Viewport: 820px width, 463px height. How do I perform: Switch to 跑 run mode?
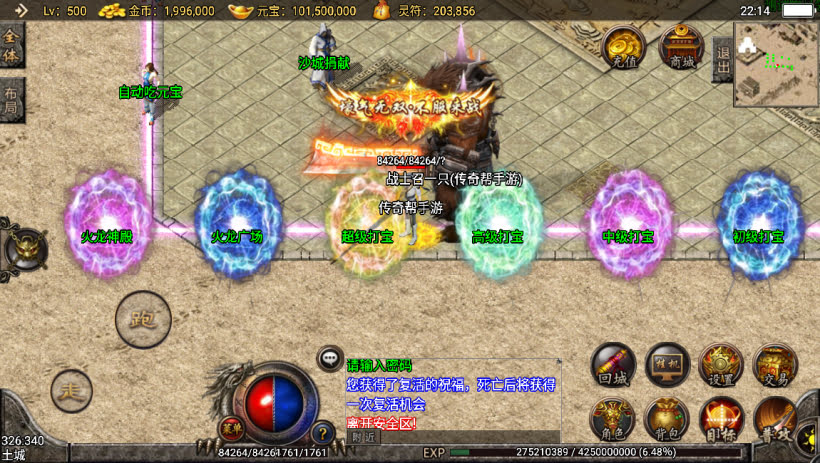click(143, 320)
